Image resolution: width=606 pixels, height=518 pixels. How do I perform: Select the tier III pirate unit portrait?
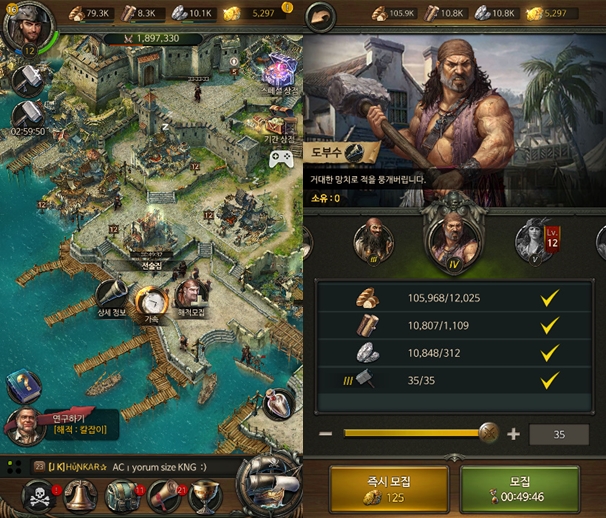point(374,240)
